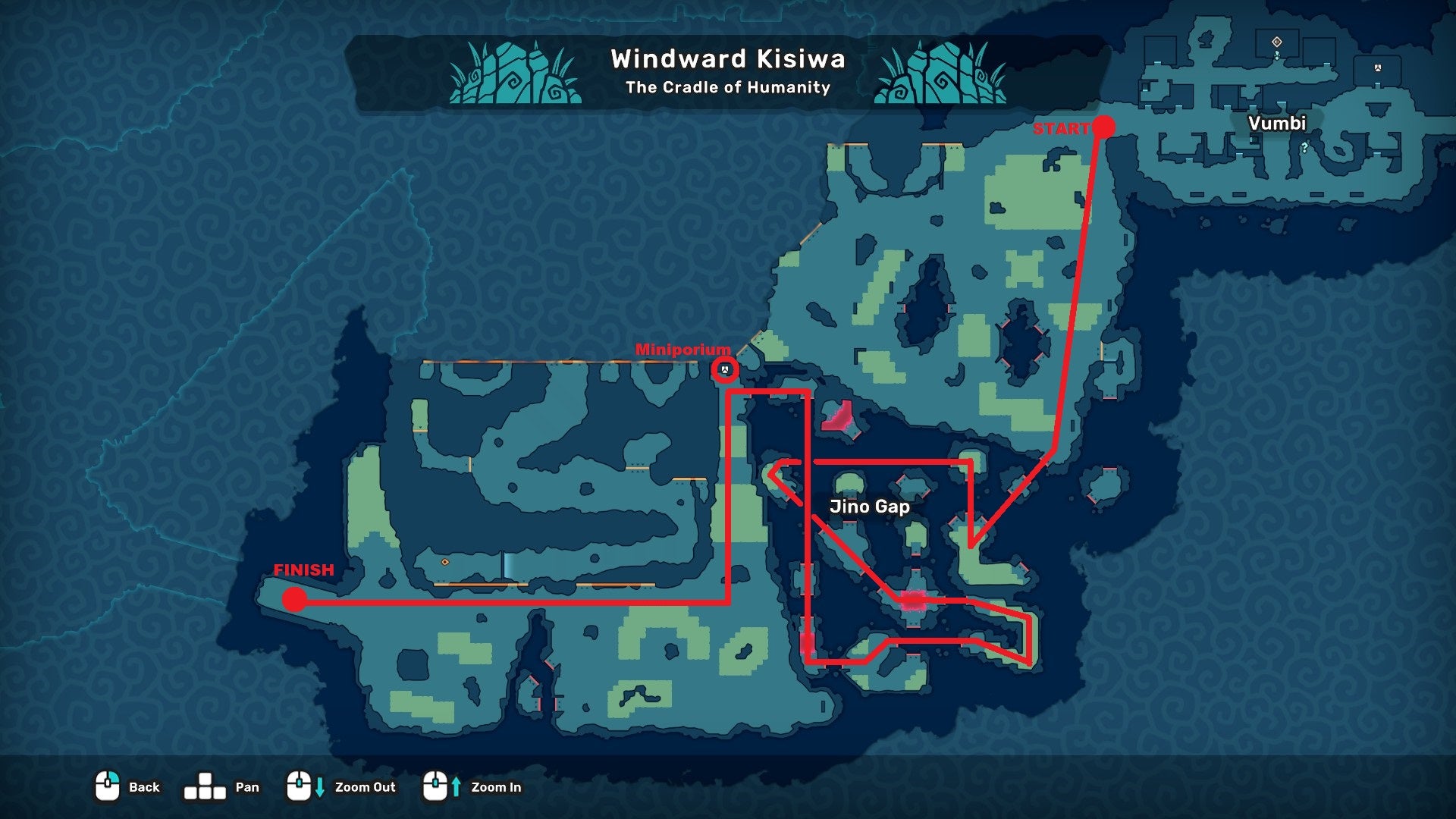Select the question mark marker in Vumbi
1456x819 pixels.
click(1304, 147)
